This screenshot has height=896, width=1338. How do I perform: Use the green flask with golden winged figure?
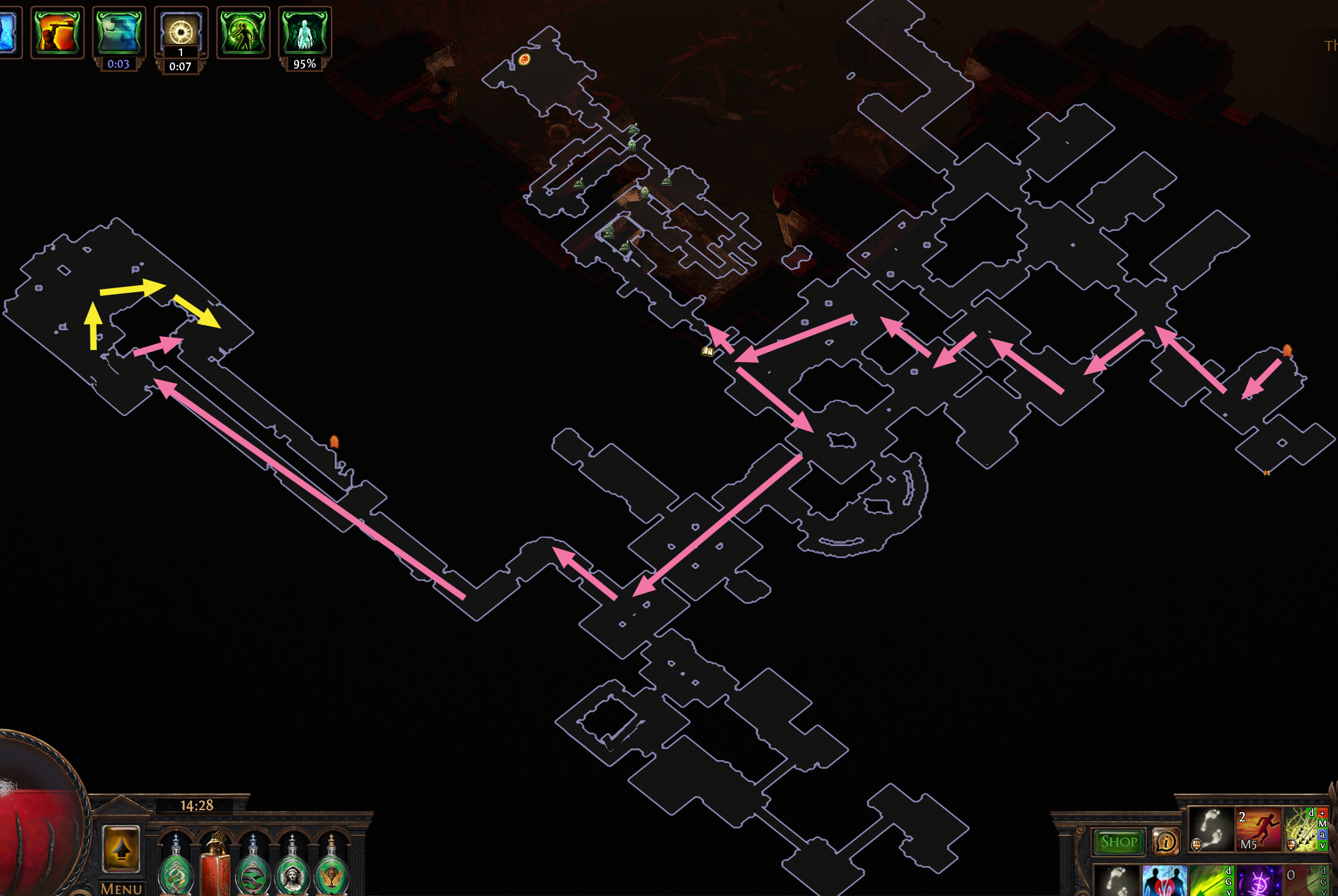pyautogui.click(x=331, y=869)
